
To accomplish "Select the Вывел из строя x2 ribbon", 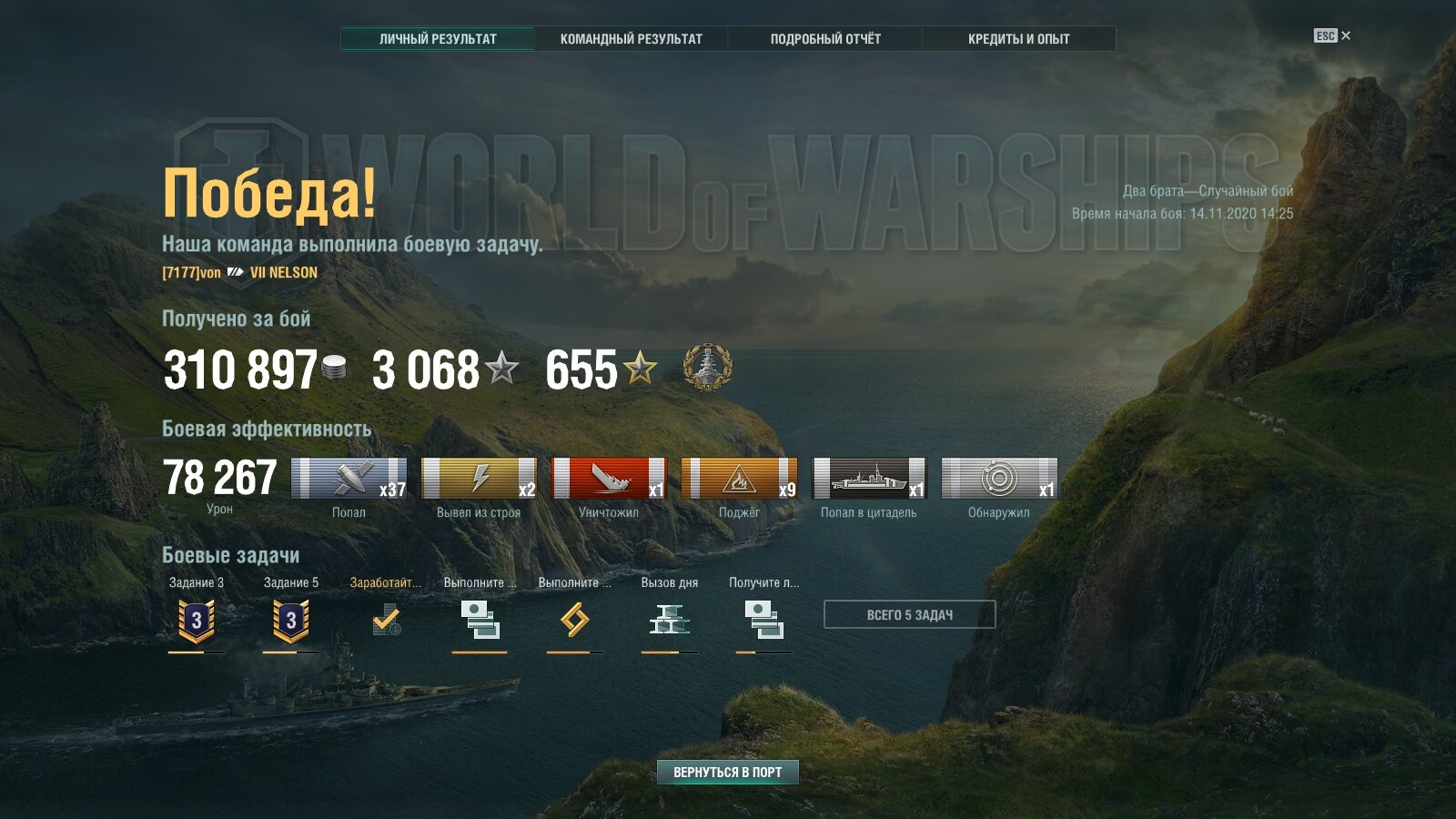I will 479,479.
